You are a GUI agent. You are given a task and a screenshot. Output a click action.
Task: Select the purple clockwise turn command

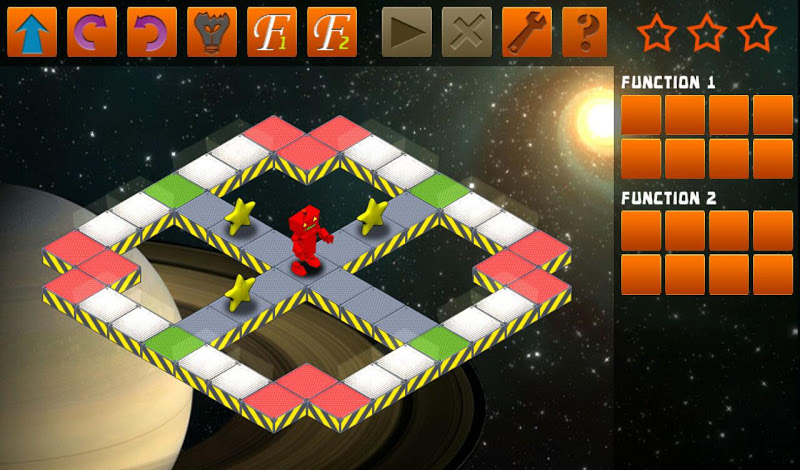92,32
